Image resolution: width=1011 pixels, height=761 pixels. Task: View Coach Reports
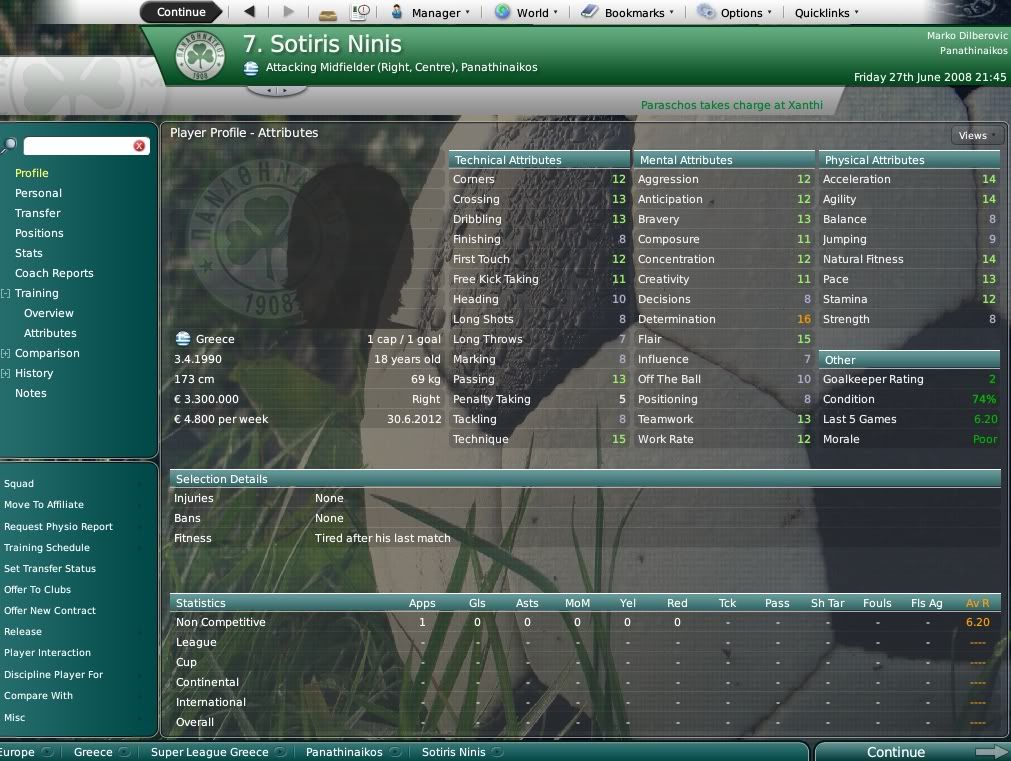tap(54, 273)
